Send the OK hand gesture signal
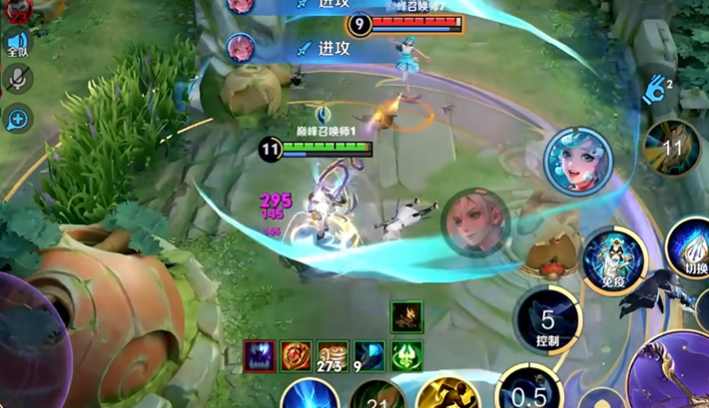This screenshot has width=709, height=408. pyautogui.click(x=656, y=91)
